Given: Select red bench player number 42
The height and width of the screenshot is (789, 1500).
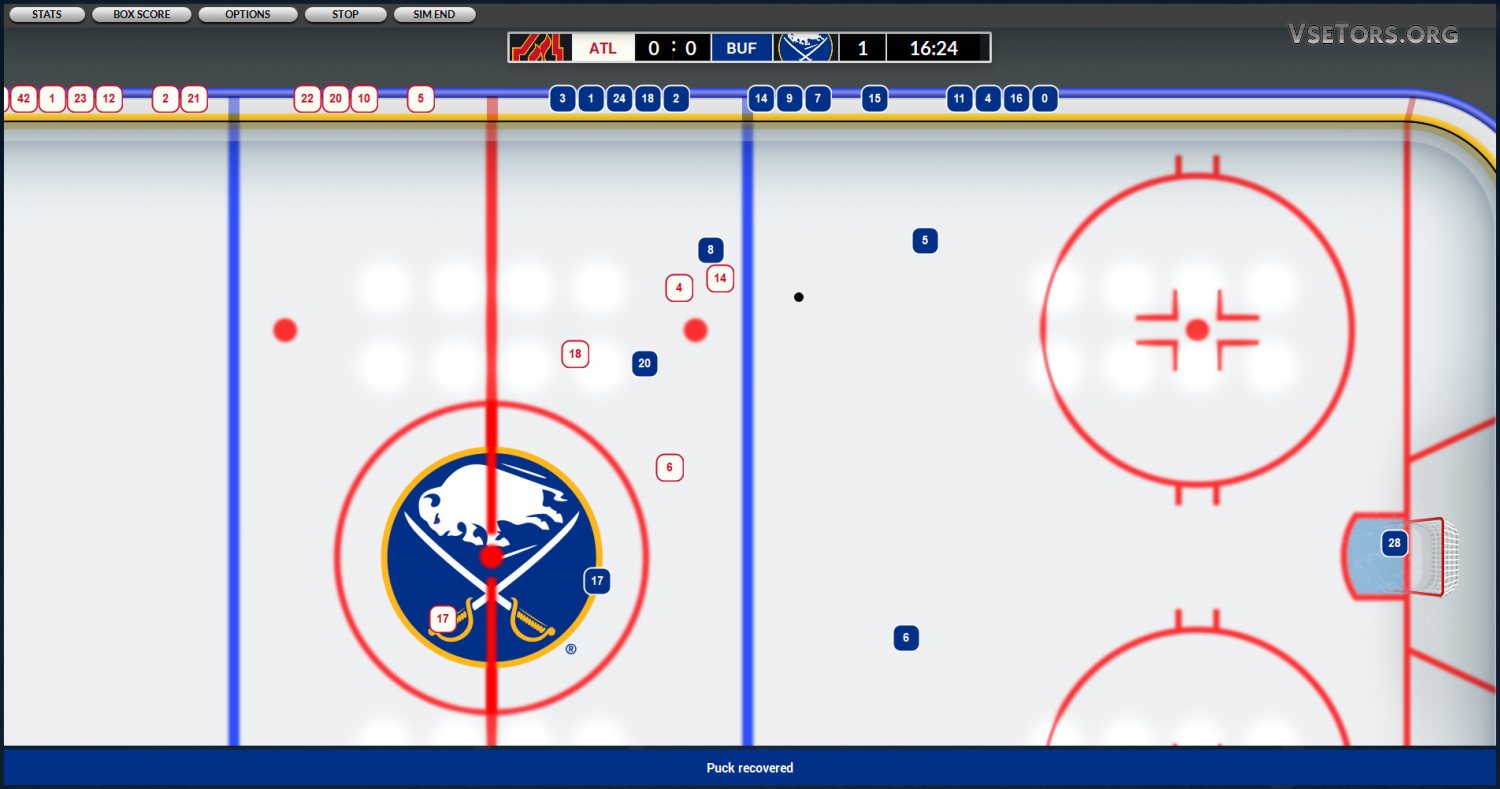Looking at the screenshot, I should 24,99.
